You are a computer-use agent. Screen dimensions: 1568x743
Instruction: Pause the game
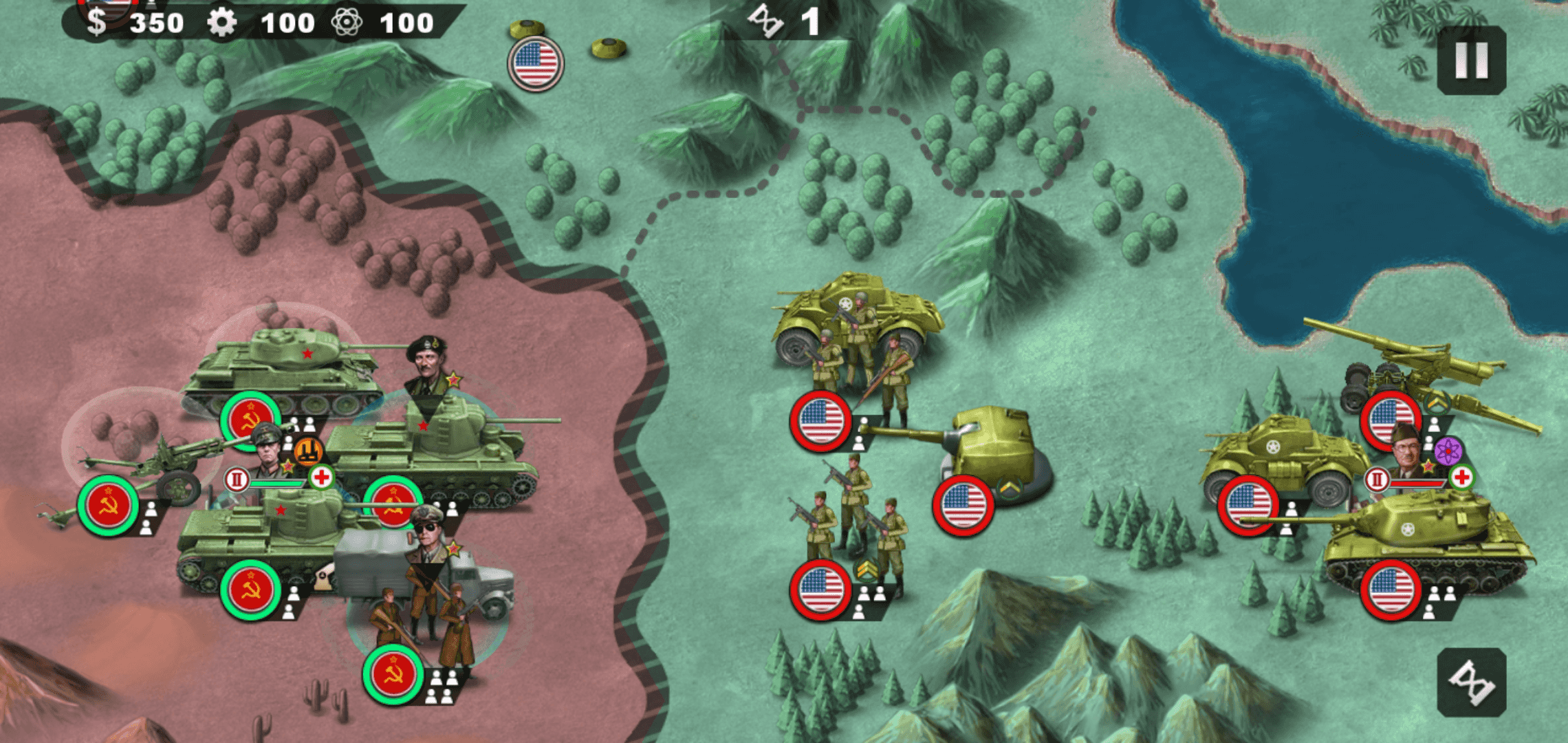pos(1471,61)
